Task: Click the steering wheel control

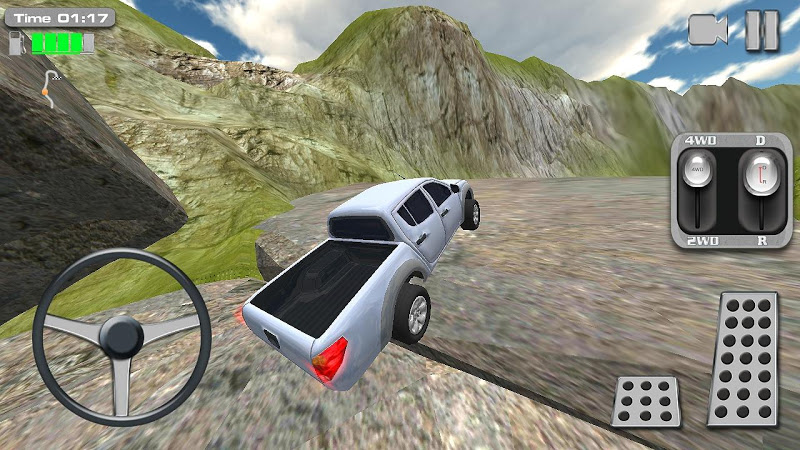Action: pyautogui.click(x=121, y=337)
